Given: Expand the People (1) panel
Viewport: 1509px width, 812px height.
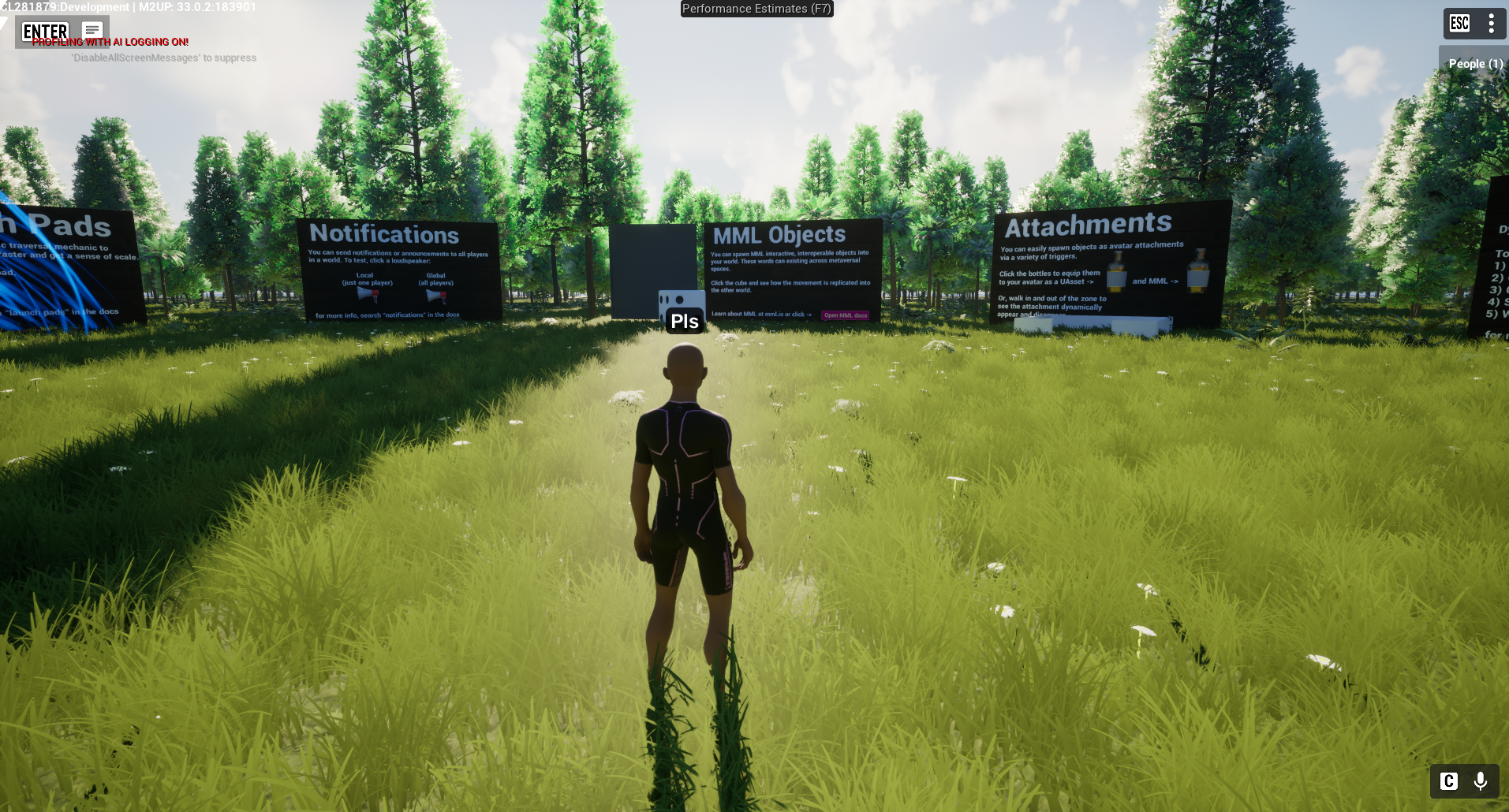Looking at the screenshot, I should tap(1474, 64).
